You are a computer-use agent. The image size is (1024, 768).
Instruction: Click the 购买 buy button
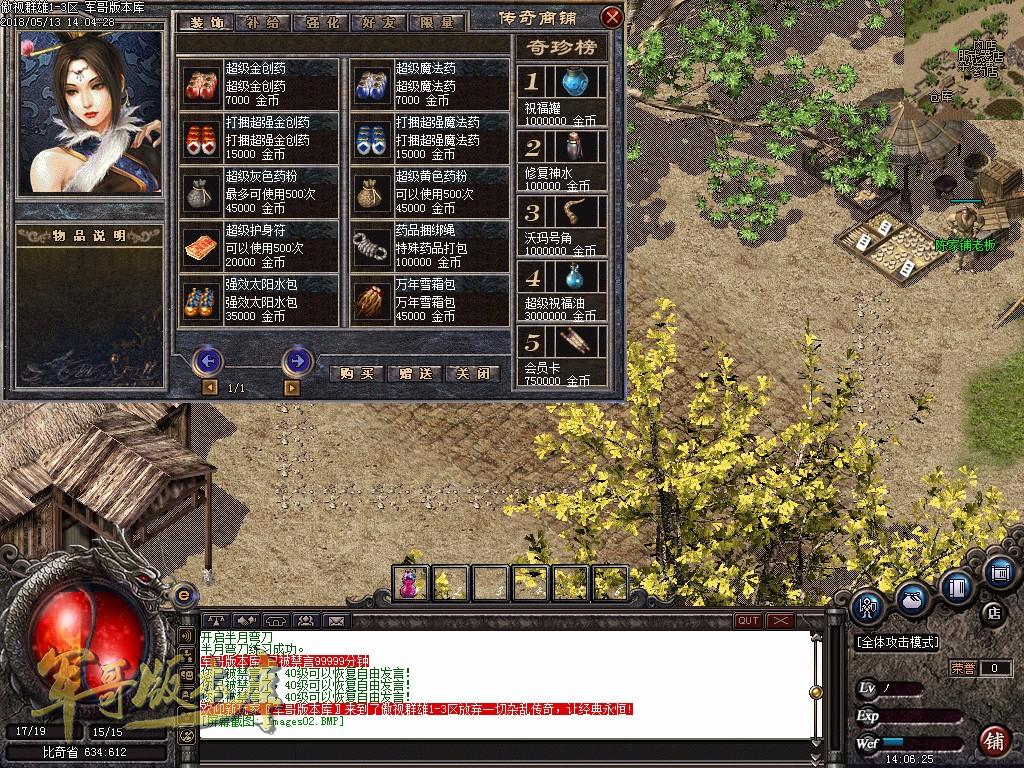click(x=356, y=373)
